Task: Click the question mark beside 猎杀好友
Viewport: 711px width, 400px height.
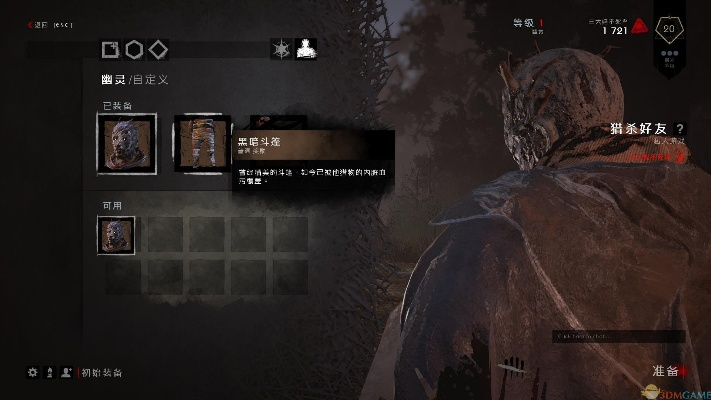Action: coord(680,129)
